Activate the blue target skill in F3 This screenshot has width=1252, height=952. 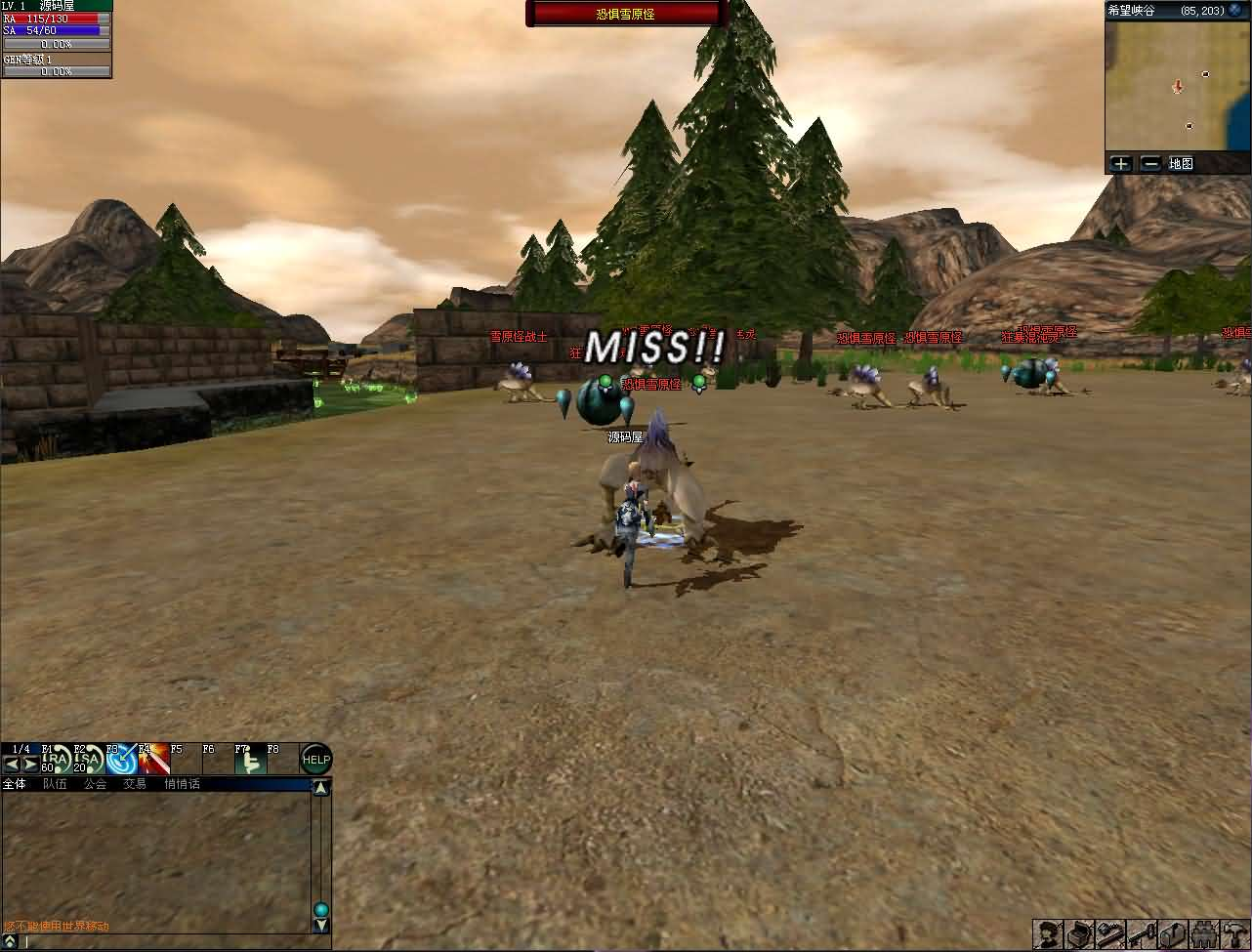pos(121,760)
